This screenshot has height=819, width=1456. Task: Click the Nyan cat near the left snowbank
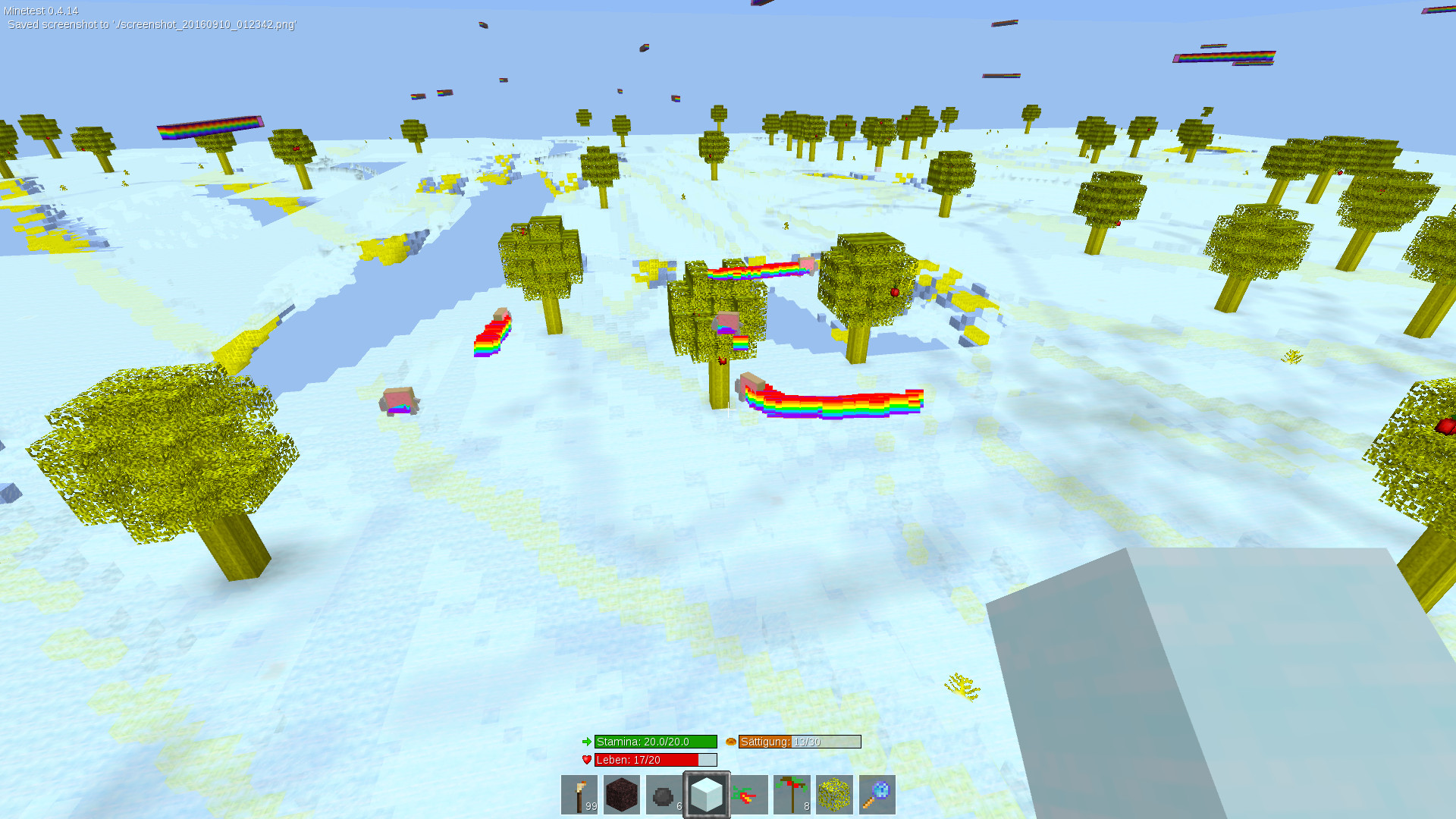(398, 402)
